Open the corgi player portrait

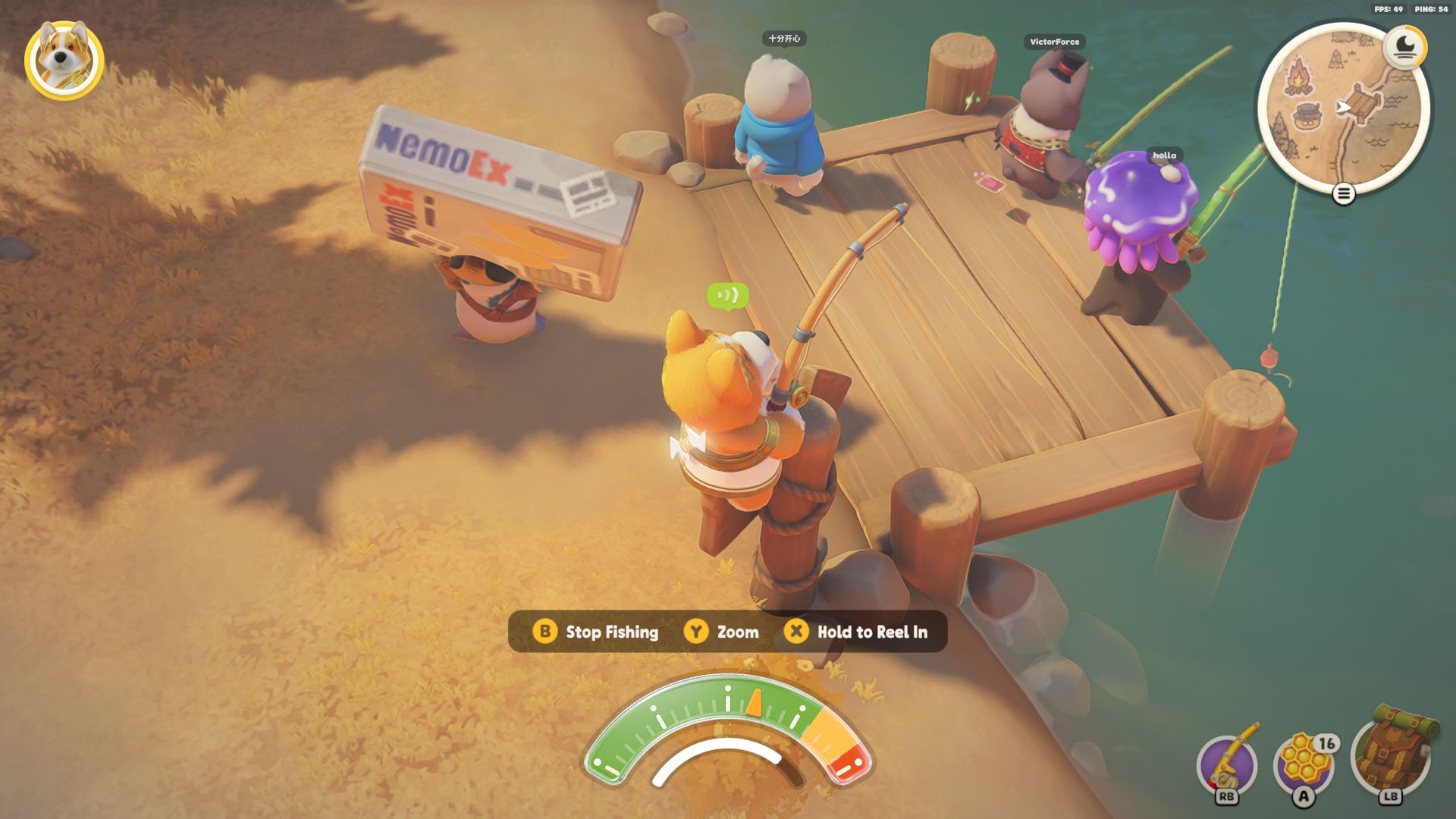click(x=64, y=60)
